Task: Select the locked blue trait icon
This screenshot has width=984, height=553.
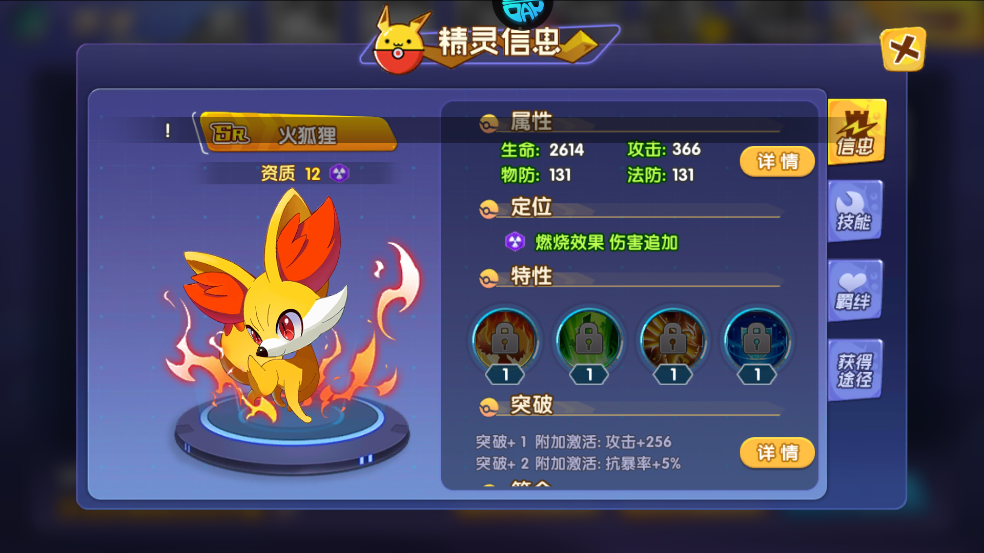Action: point(757,340)
